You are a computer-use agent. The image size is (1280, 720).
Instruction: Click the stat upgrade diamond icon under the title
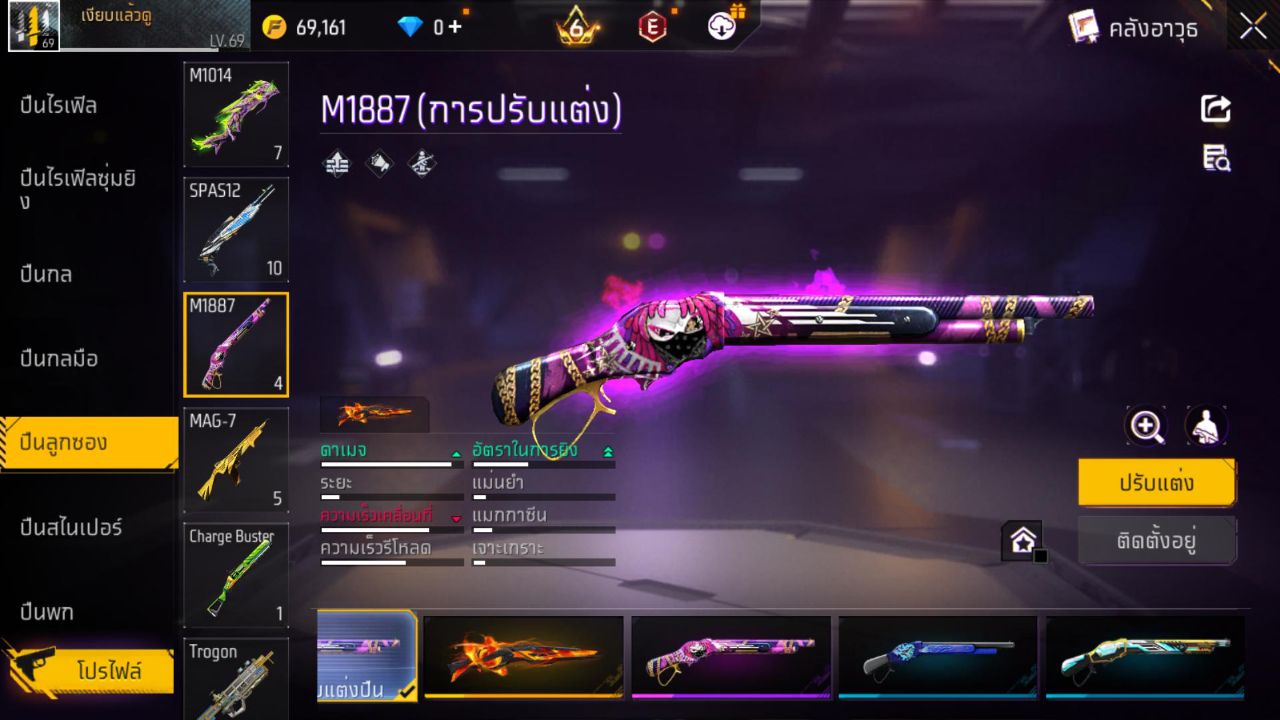335,163
